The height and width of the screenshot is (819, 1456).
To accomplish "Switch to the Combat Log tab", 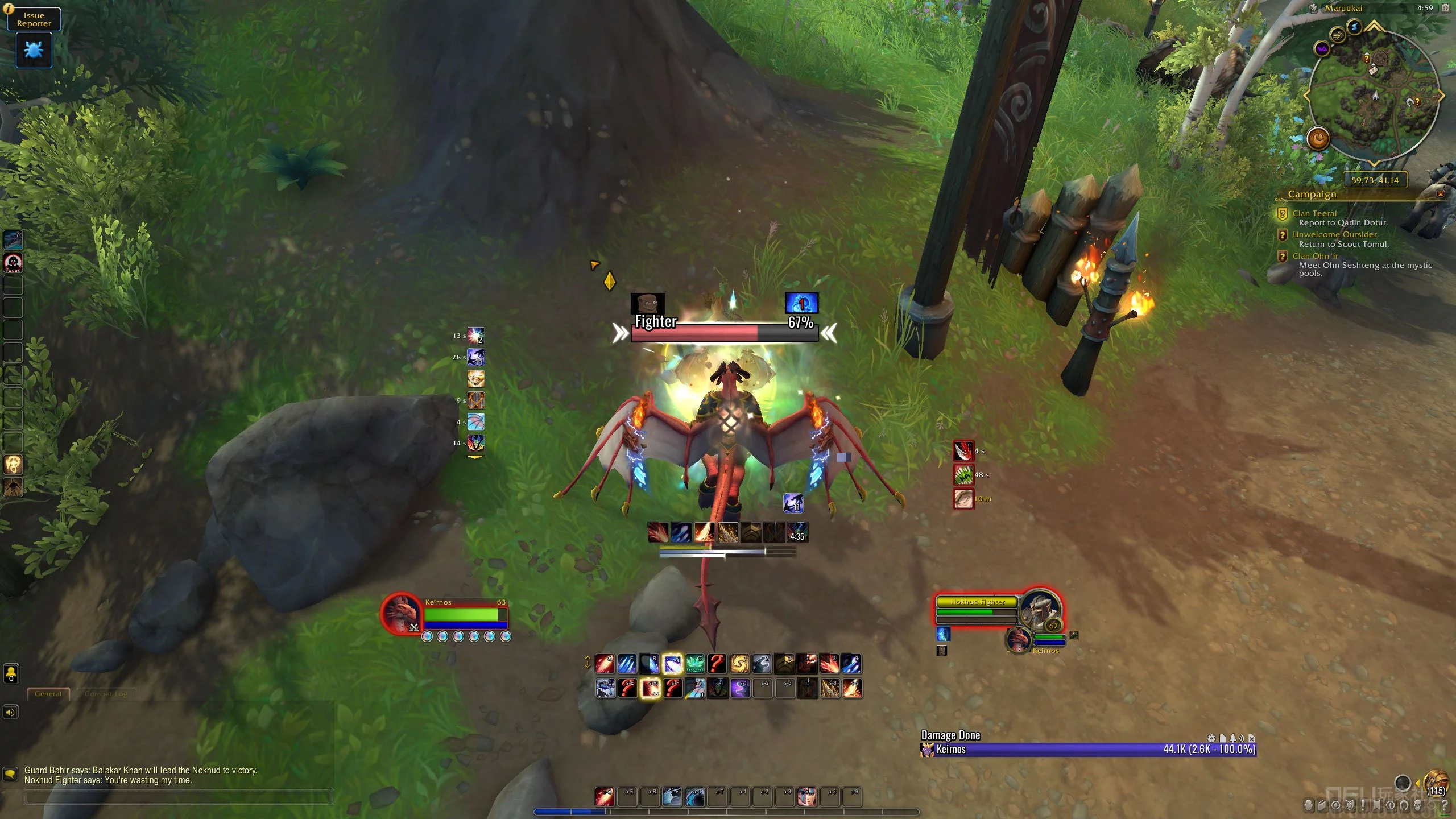I will pos(106,694).
